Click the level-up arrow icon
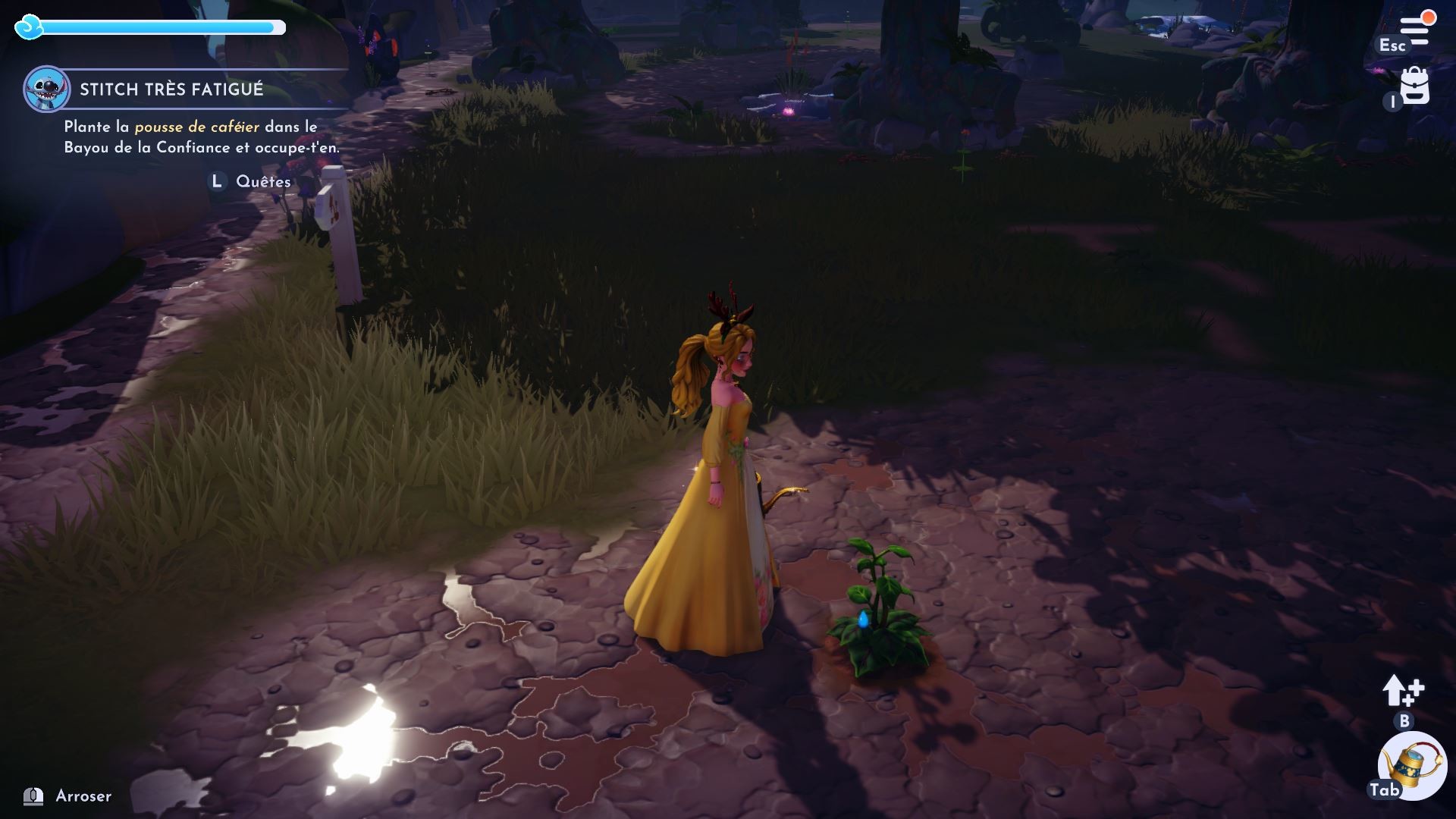The width and height of the screenshot is (1456, 819). 1402,691
